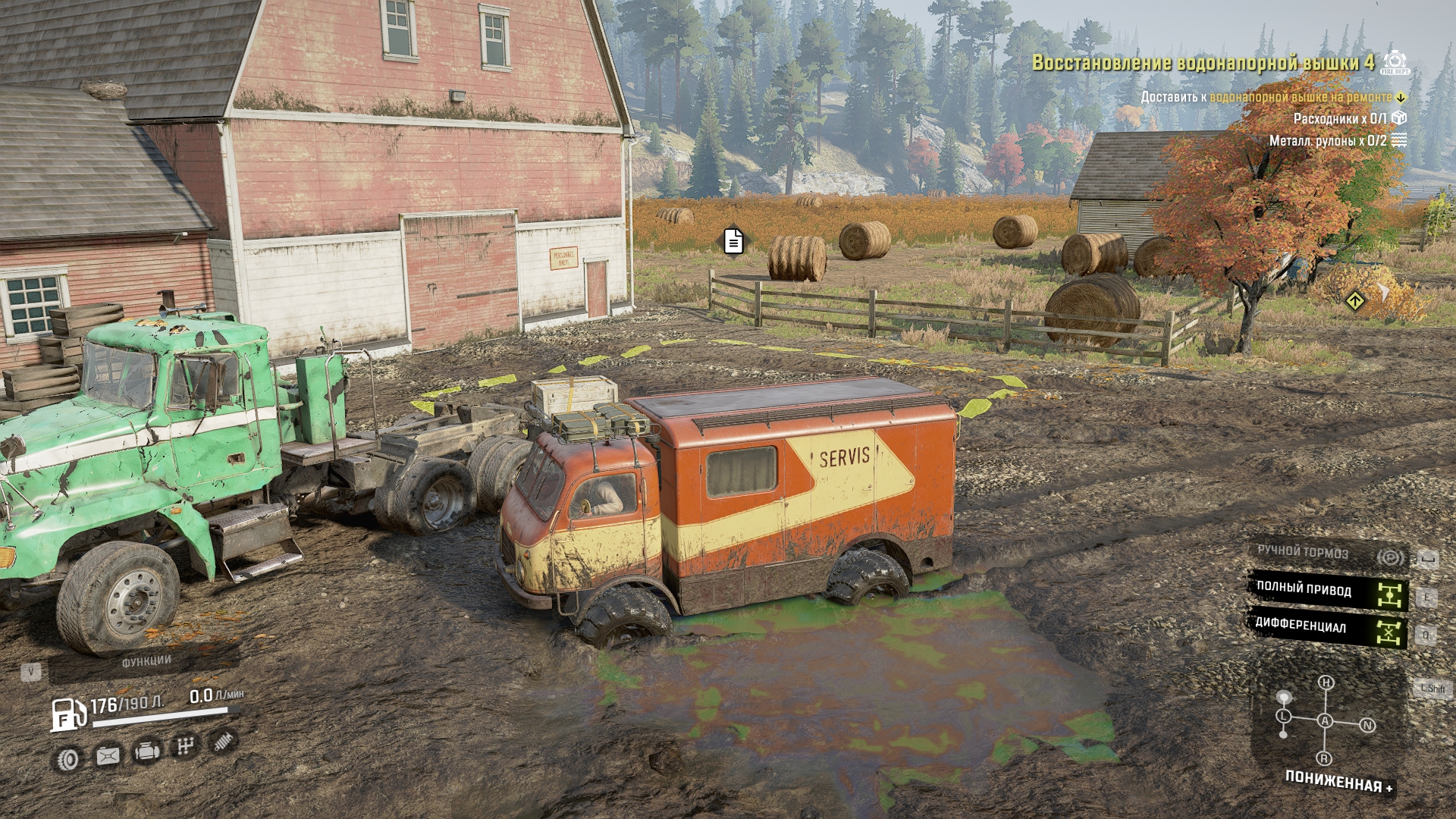
Task: Toggle Полный привод all-wheel drive
Action: pos(1327,591)
